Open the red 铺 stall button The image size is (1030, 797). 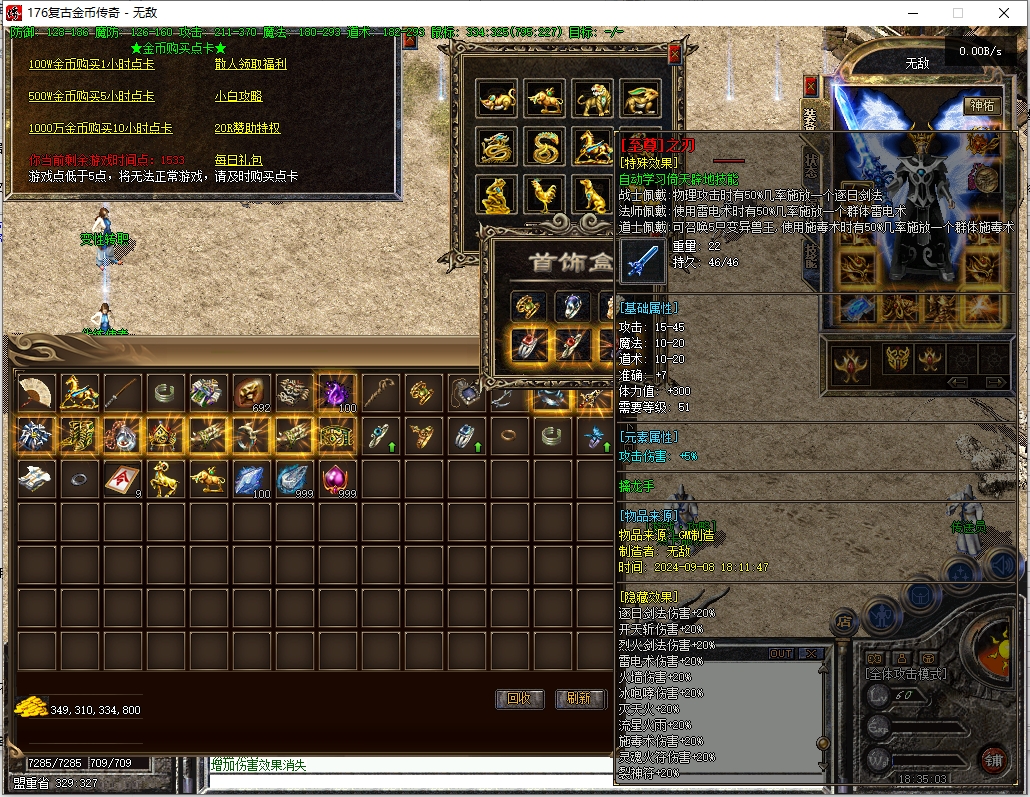pyautogui.click(x=992, y=759)
